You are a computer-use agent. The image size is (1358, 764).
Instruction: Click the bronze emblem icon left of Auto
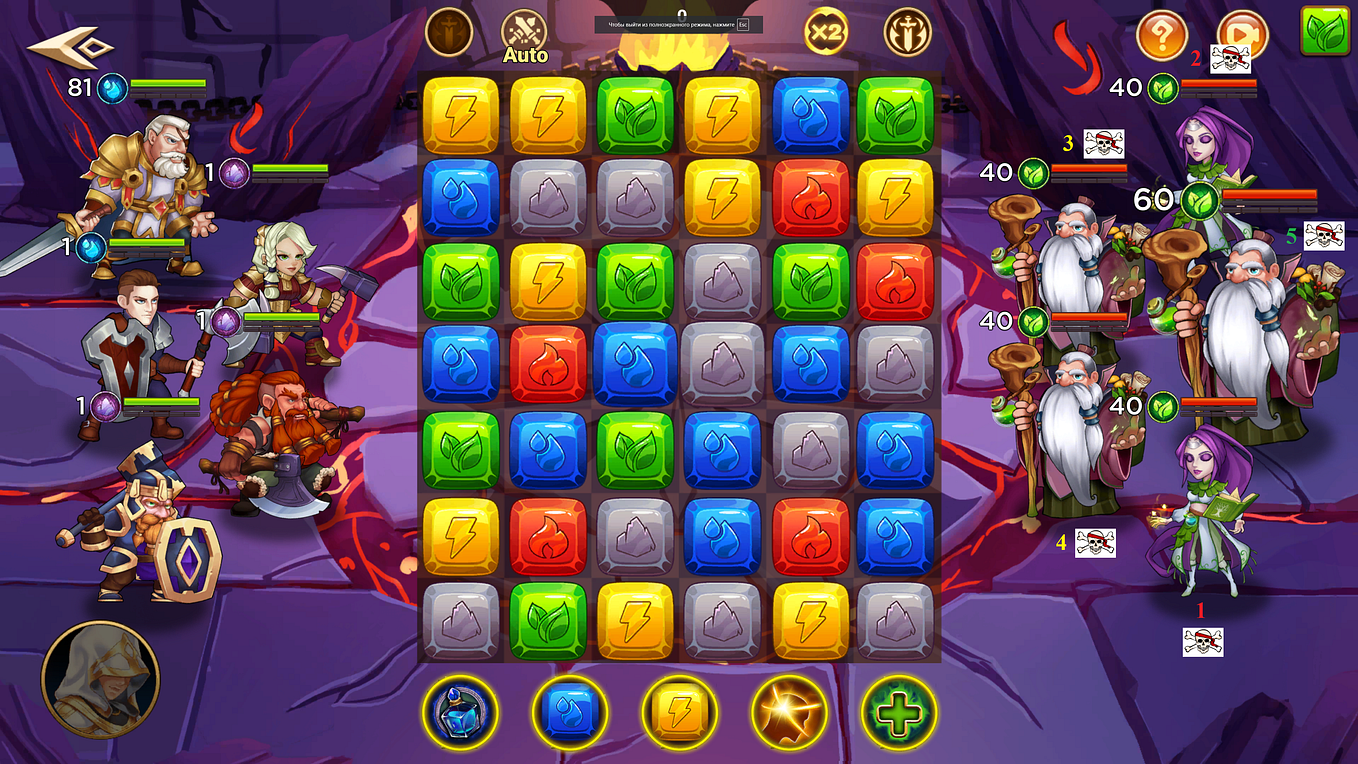click(449, 30)
